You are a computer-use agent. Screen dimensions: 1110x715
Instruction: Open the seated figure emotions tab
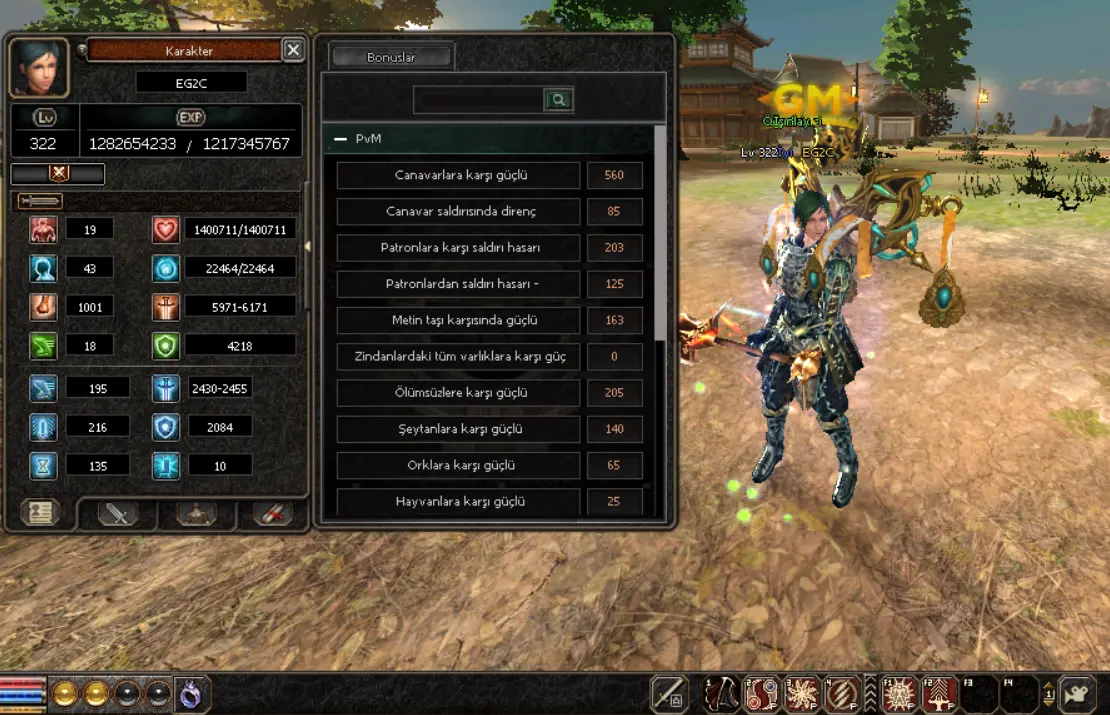pos(196,513)
